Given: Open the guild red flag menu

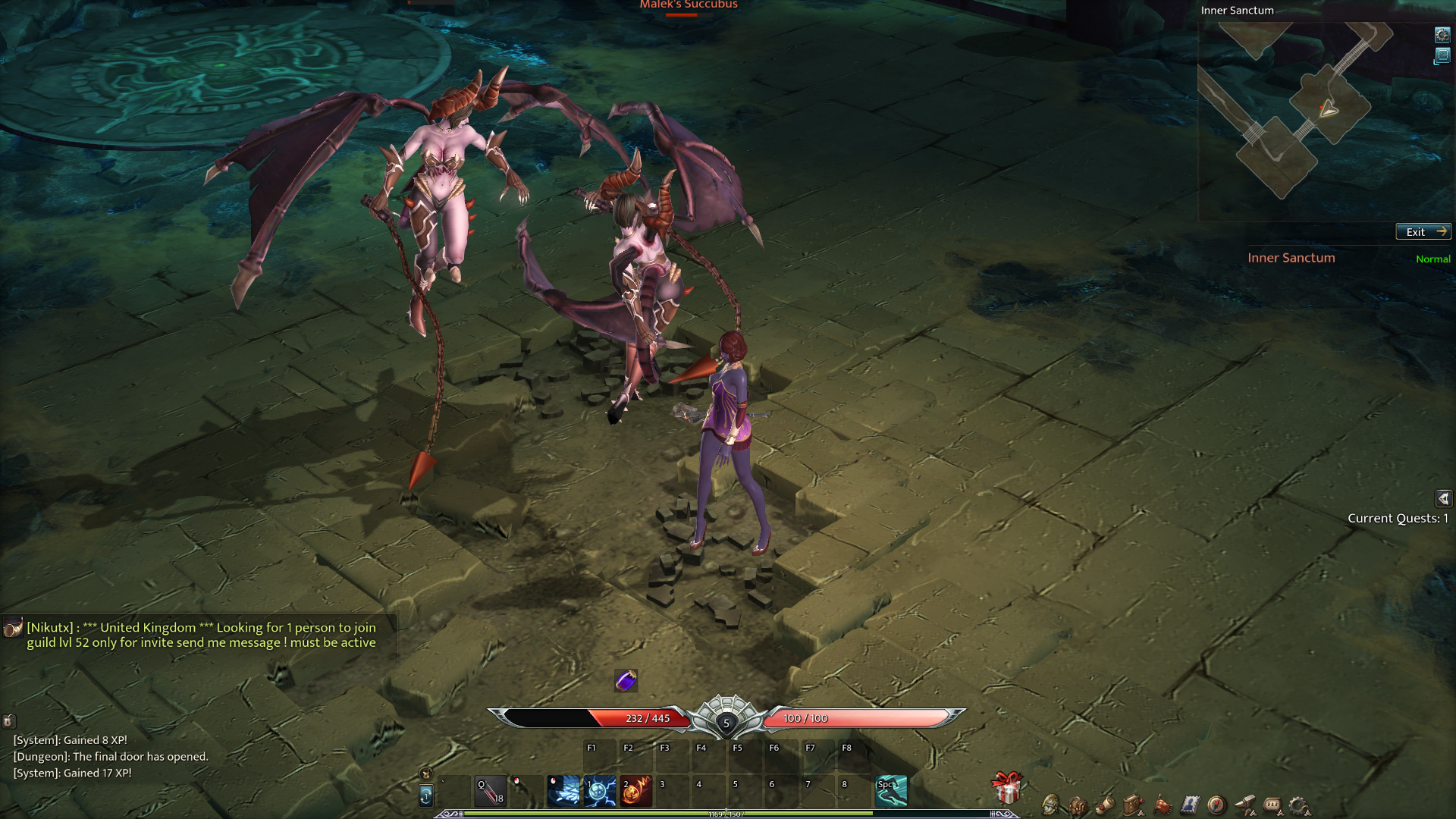Looking at the screenshot, I should [1162, 805].
